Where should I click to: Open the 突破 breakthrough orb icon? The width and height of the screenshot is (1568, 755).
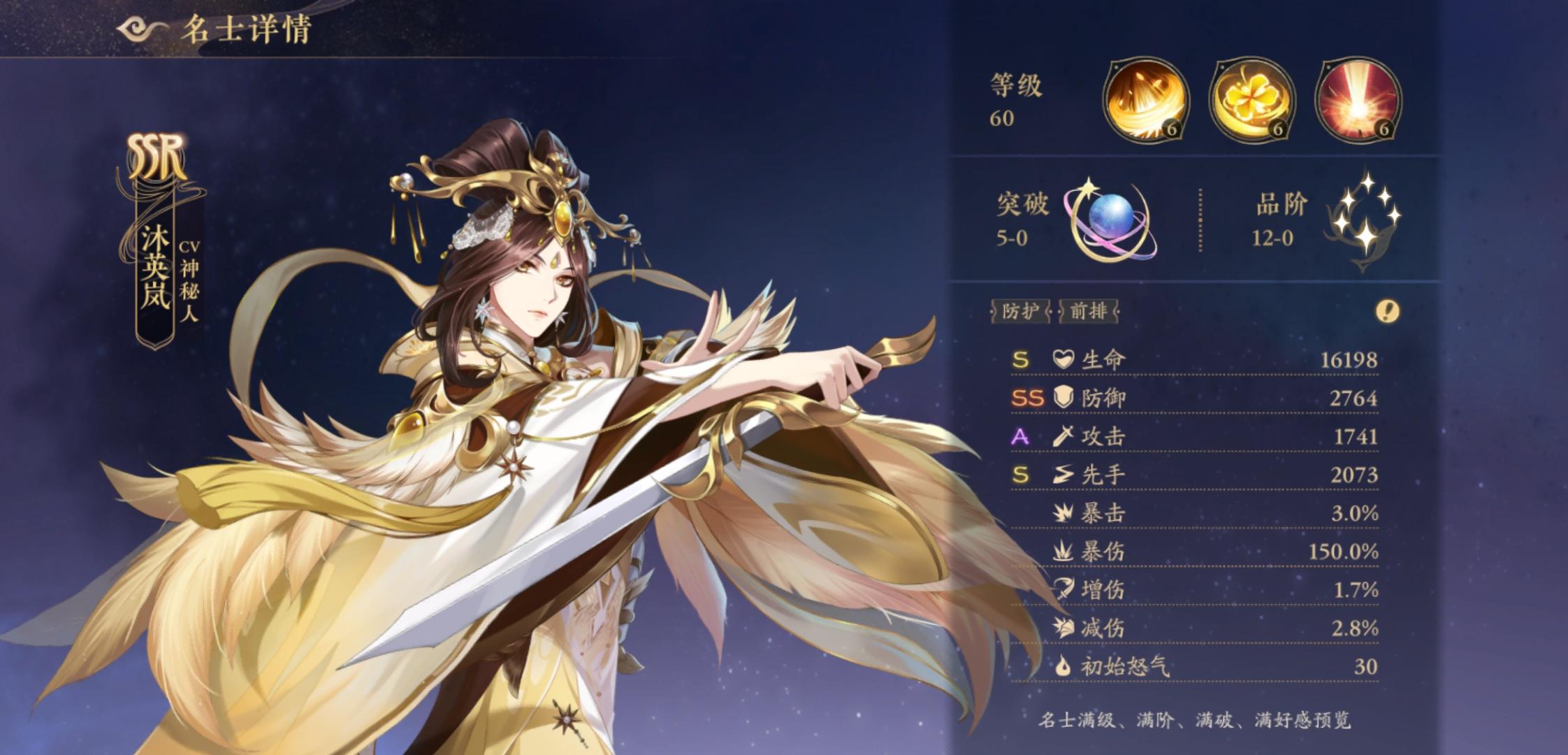(1111, 224)
